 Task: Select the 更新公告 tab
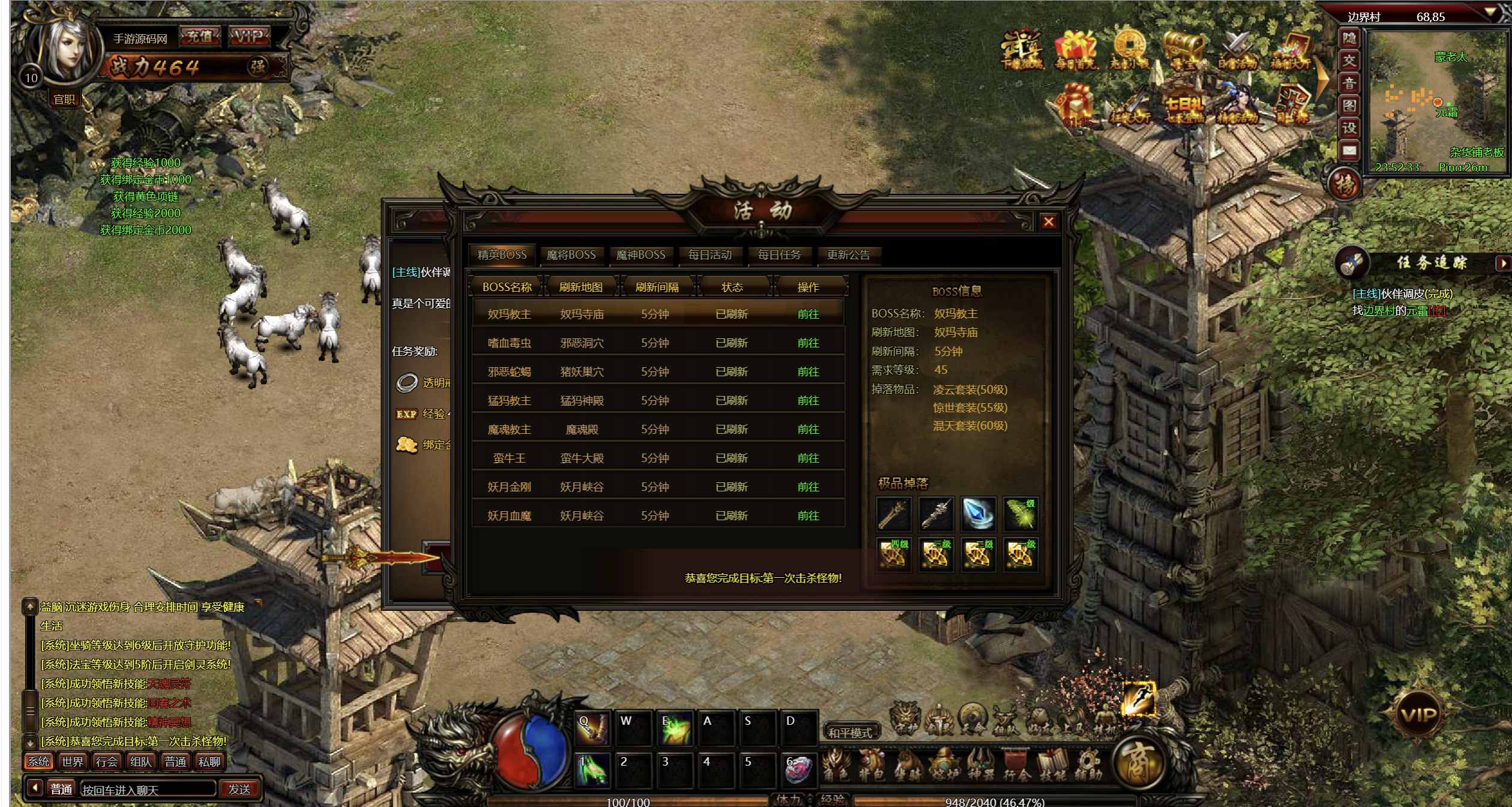[848, 255]
